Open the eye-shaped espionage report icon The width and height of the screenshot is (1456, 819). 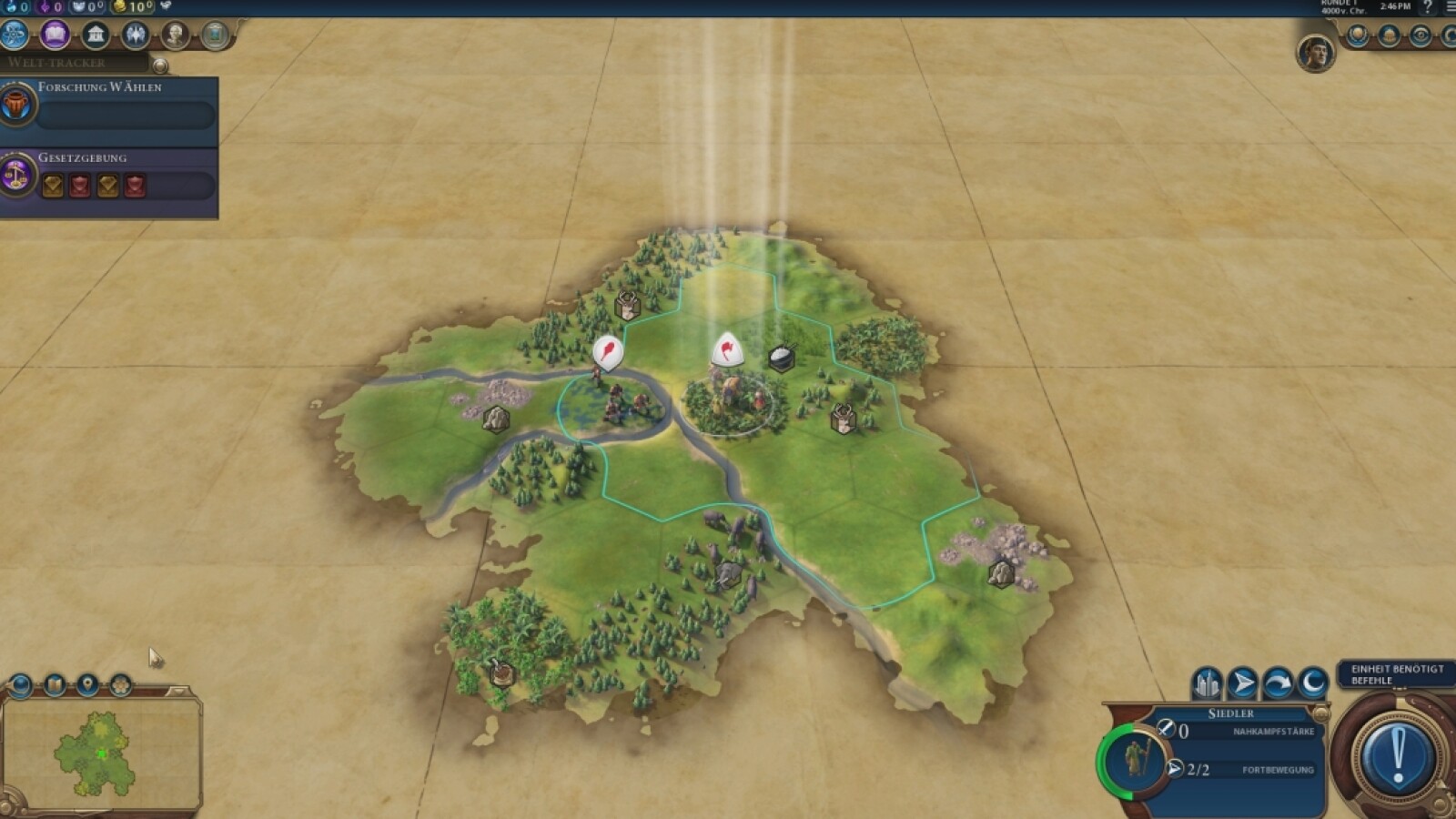coord(1420,35)
